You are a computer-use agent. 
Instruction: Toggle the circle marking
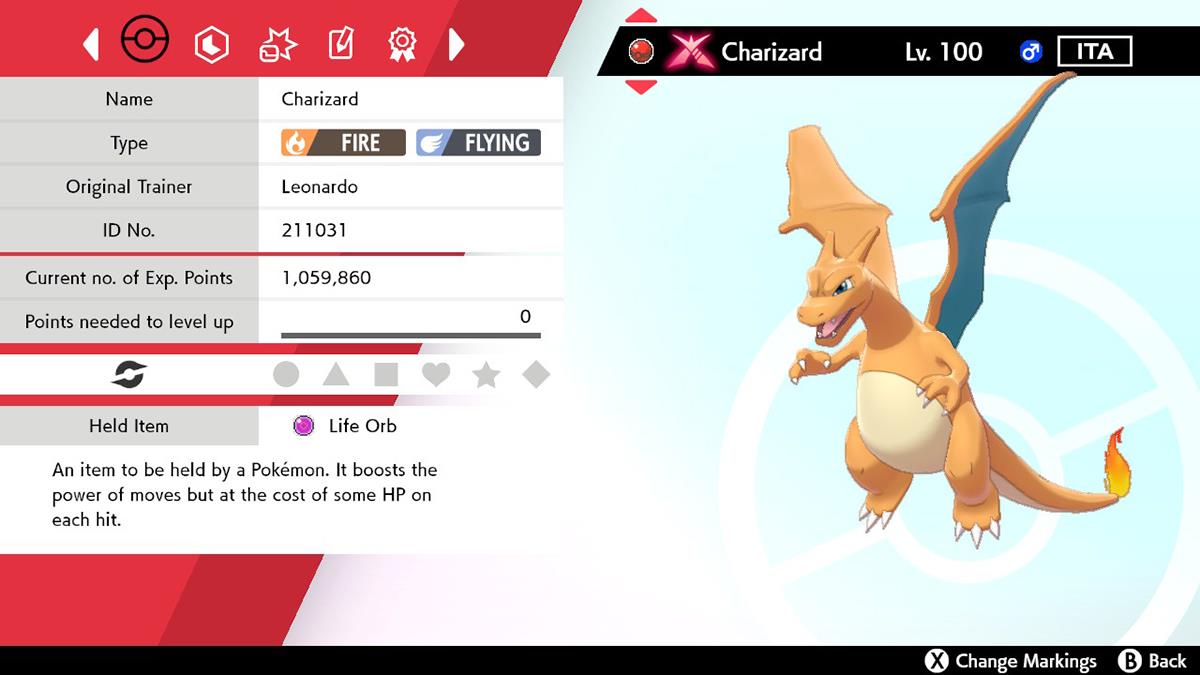coord(286,375)
